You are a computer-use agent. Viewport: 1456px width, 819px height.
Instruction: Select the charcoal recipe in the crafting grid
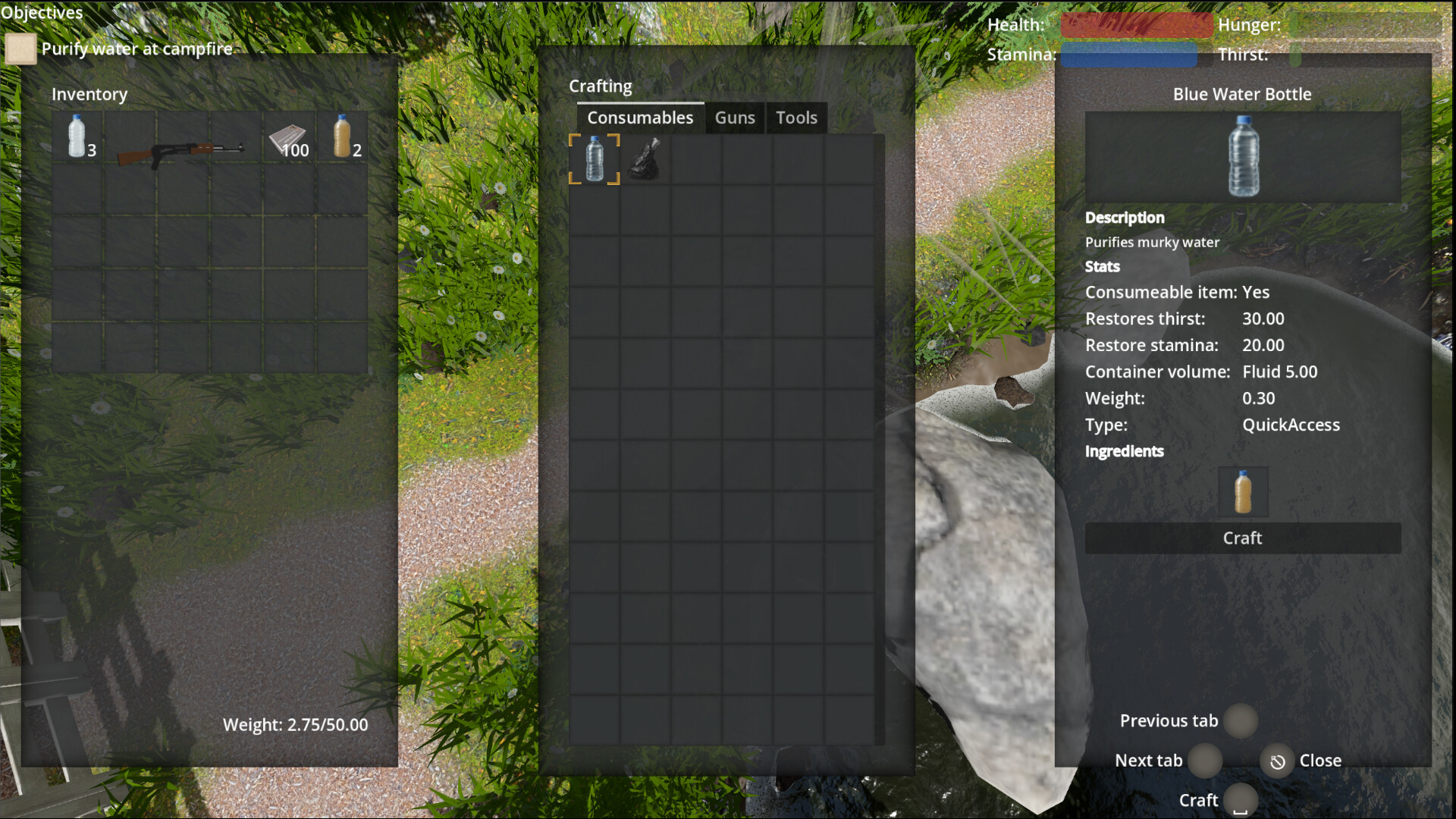point(646,159)
